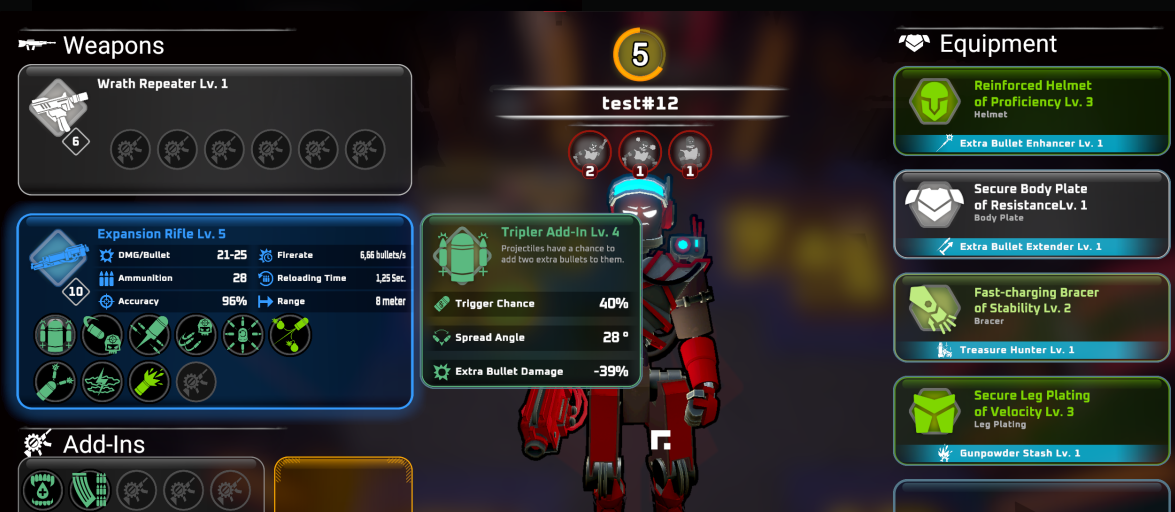Select the ammo magazine add-in in inventory
This screenshot has height=512, width=1175.
pos(90,491)
